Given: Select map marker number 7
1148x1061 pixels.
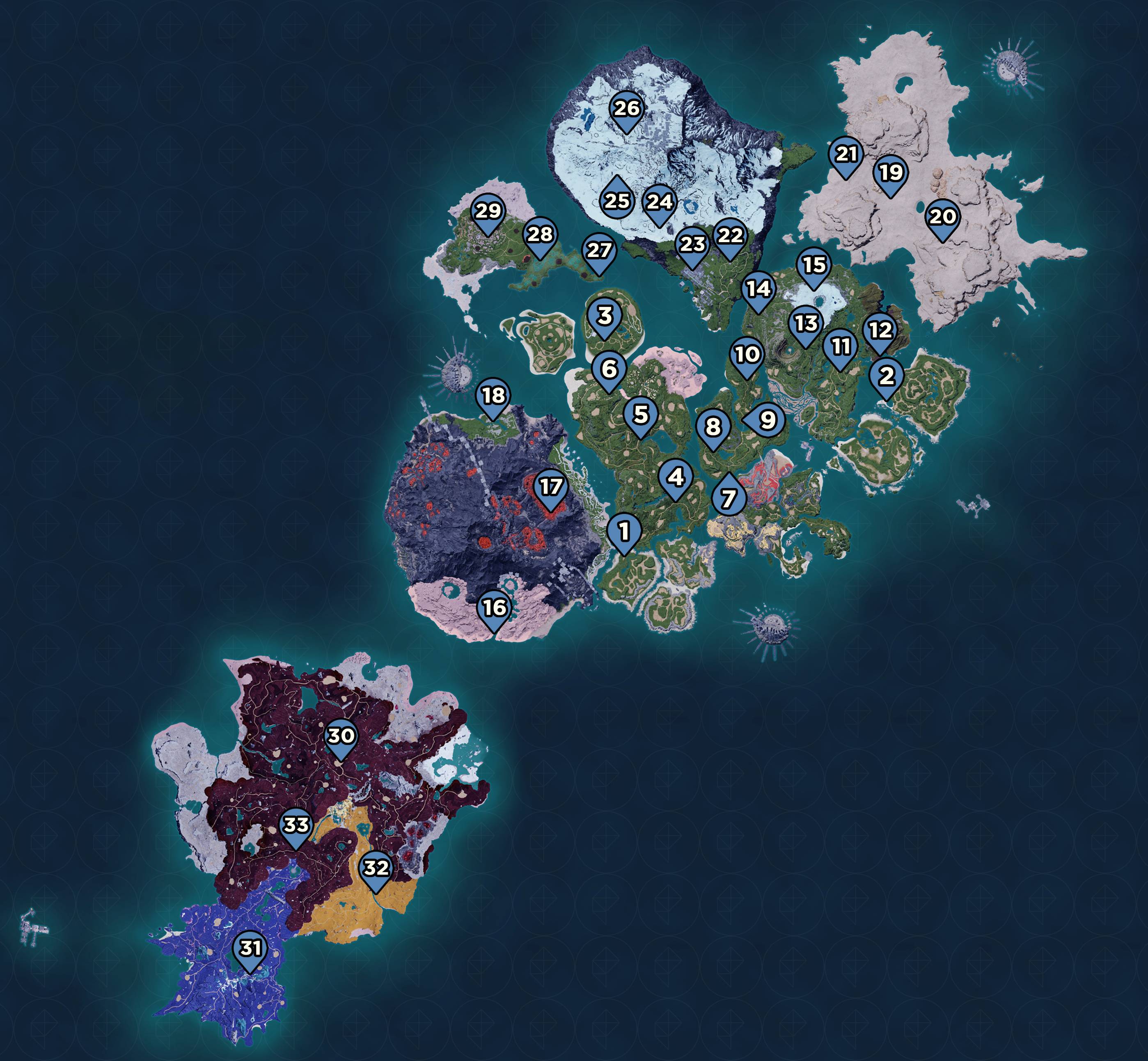Looking at the screenshot, I should (729, 498).
